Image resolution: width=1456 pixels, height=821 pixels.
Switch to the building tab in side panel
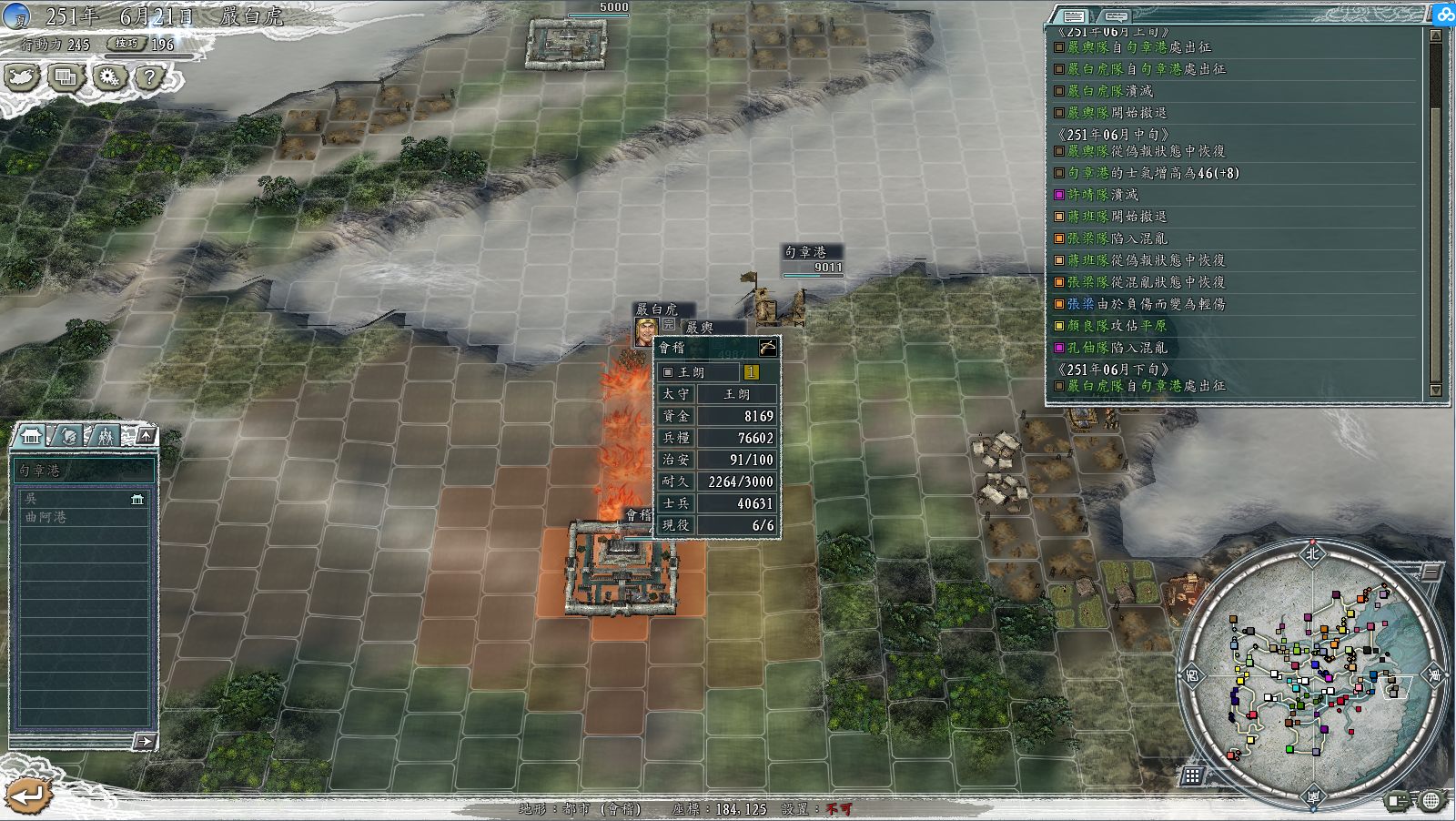[x=32, y=436]
